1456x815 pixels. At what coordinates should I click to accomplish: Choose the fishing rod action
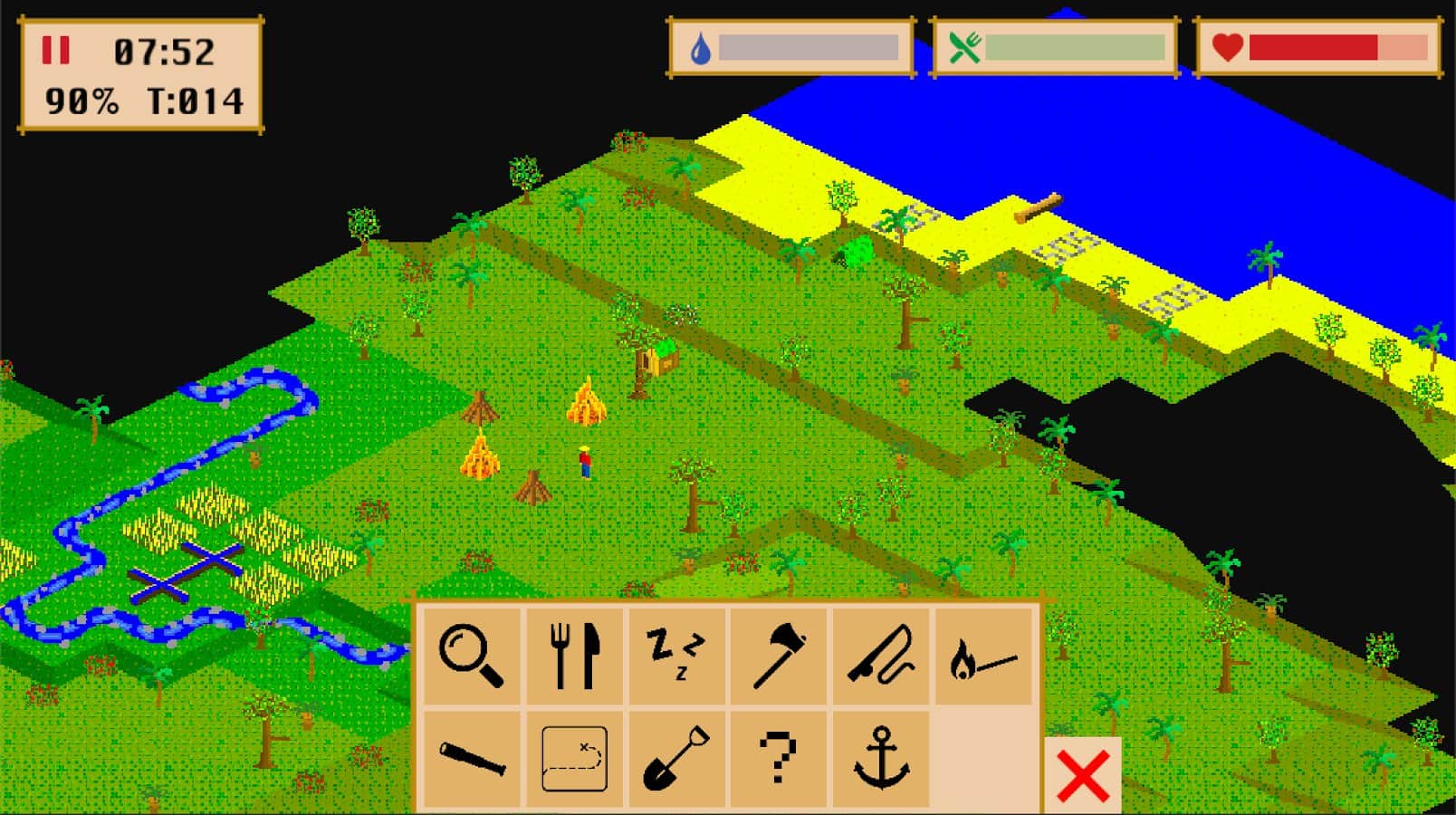[881, 657]
